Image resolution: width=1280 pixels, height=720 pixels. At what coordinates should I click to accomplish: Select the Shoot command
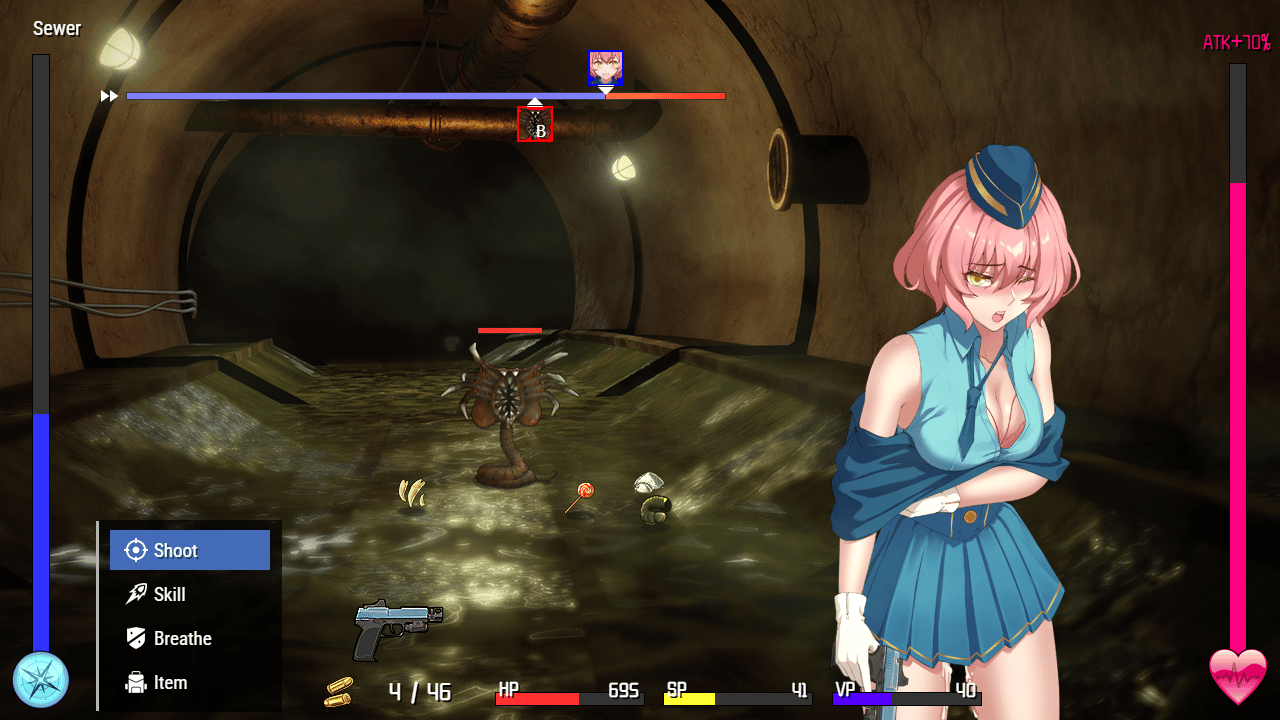click(x=189, y=550)
